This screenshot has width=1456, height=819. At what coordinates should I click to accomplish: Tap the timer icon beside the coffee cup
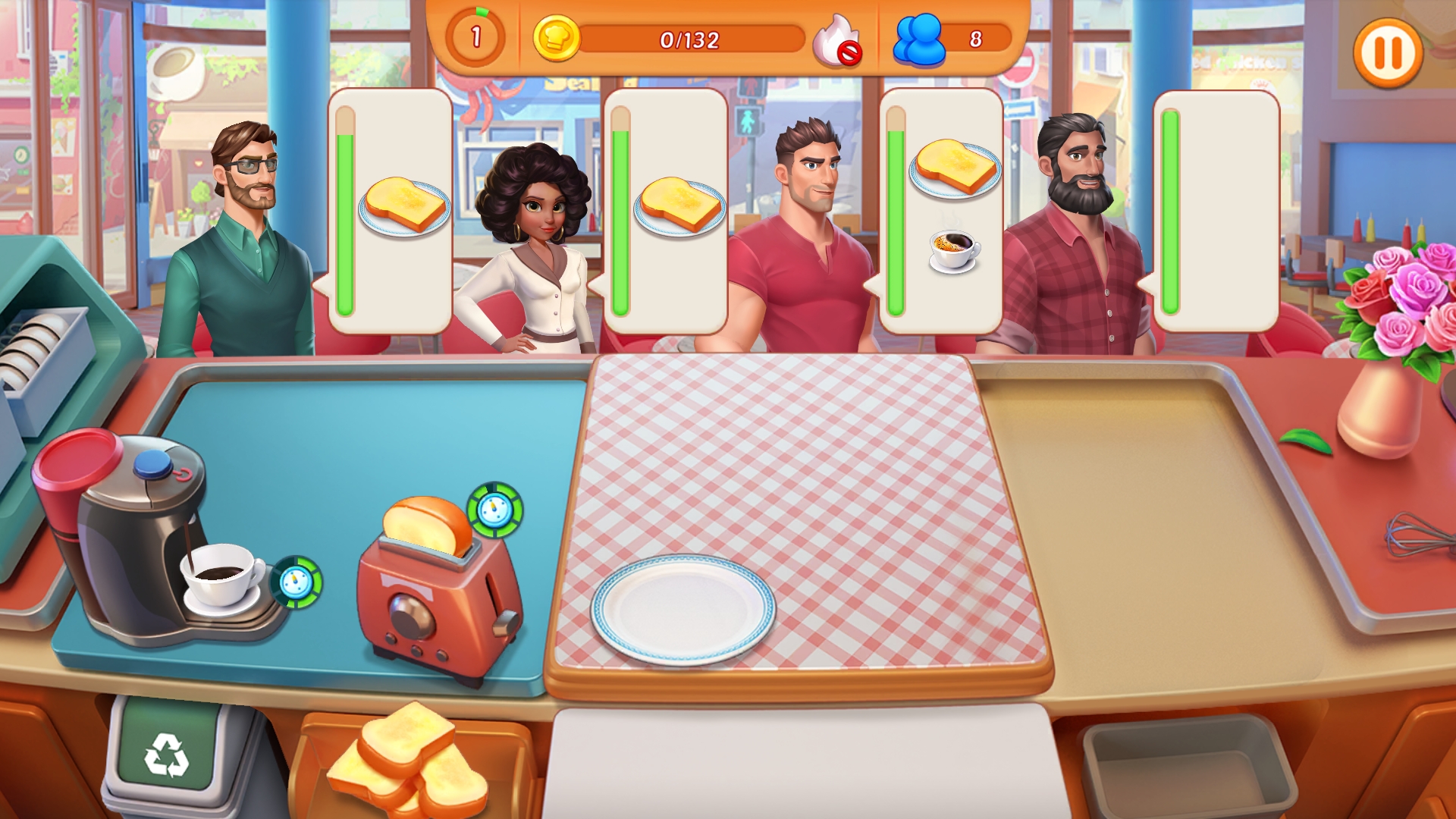click(x=297, y=582)
